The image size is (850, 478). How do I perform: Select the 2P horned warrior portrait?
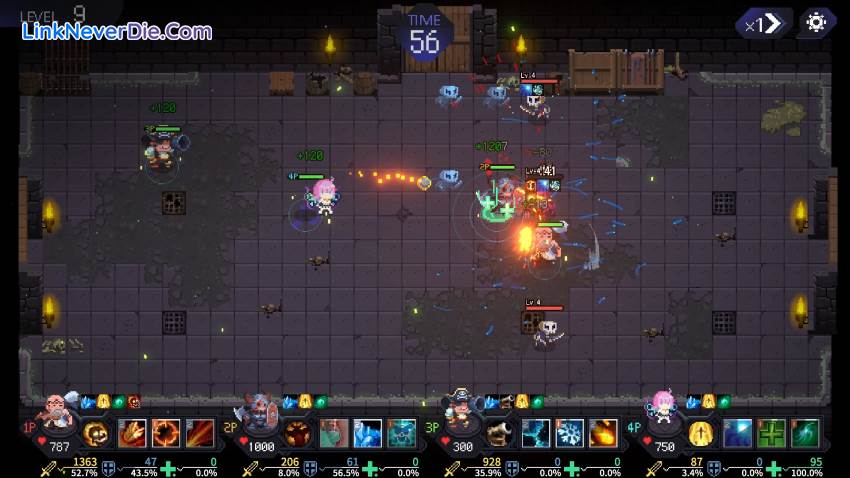262,412
